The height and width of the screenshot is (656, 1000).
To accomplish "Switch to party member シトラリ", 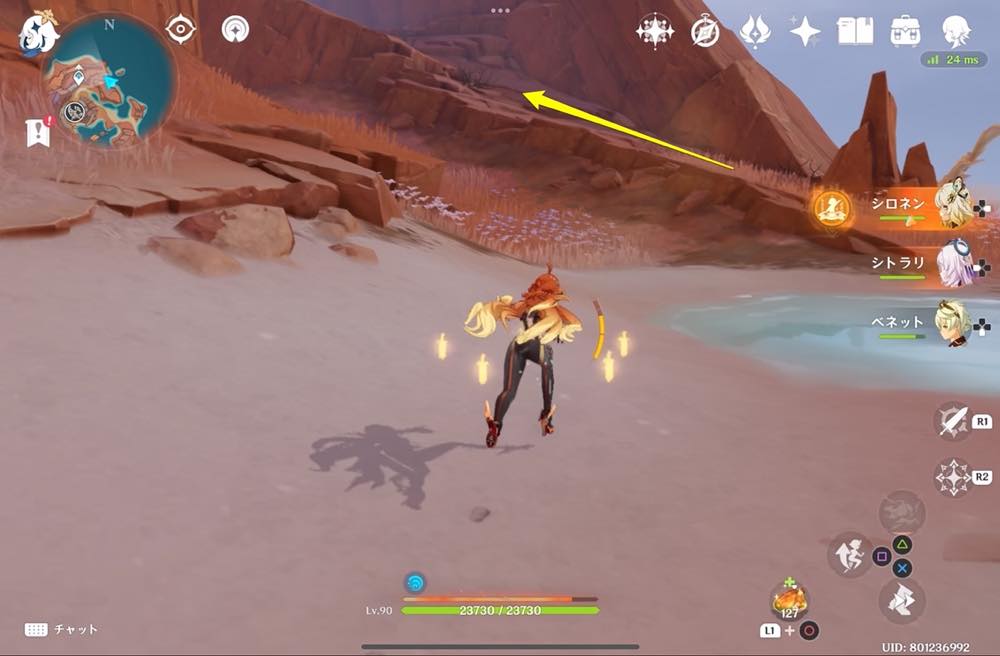I will [953, 264].
